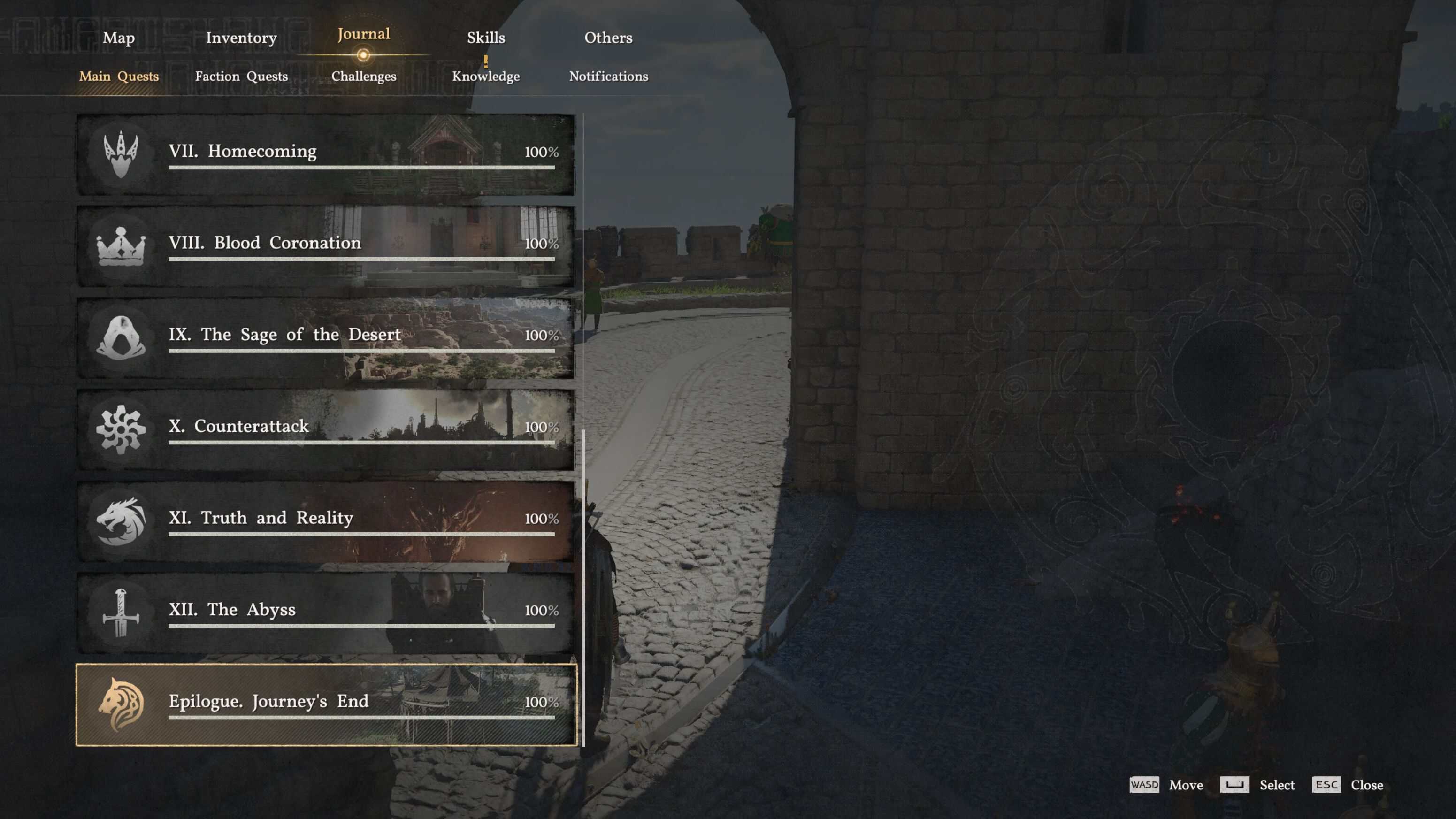Image resolution: width=1456 pixels, height=819 pixels.
Task: Open Faction Quests
Action: [241, 77]
